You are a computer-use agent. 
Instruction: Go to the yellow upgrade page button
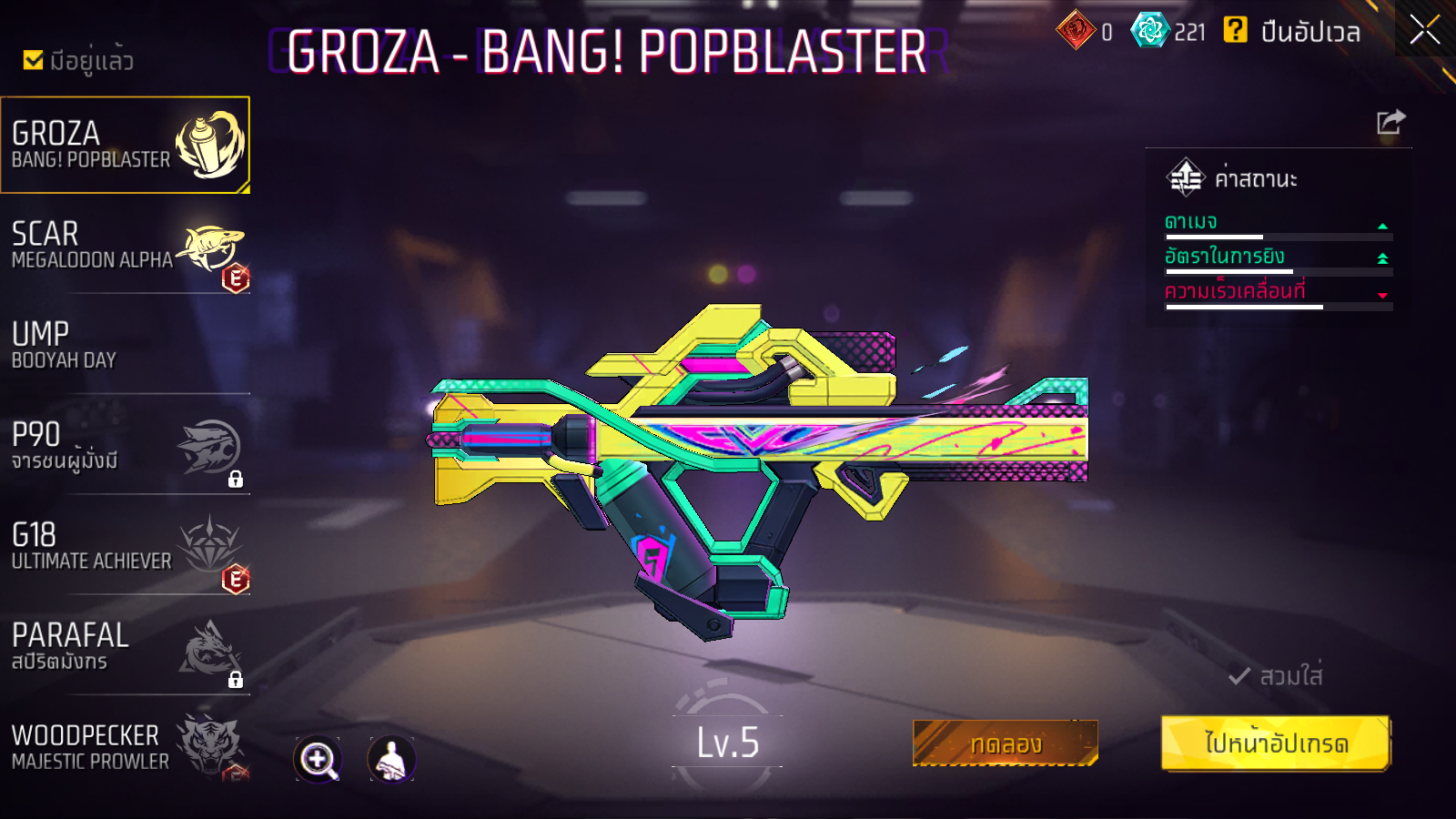point(1276,743)
